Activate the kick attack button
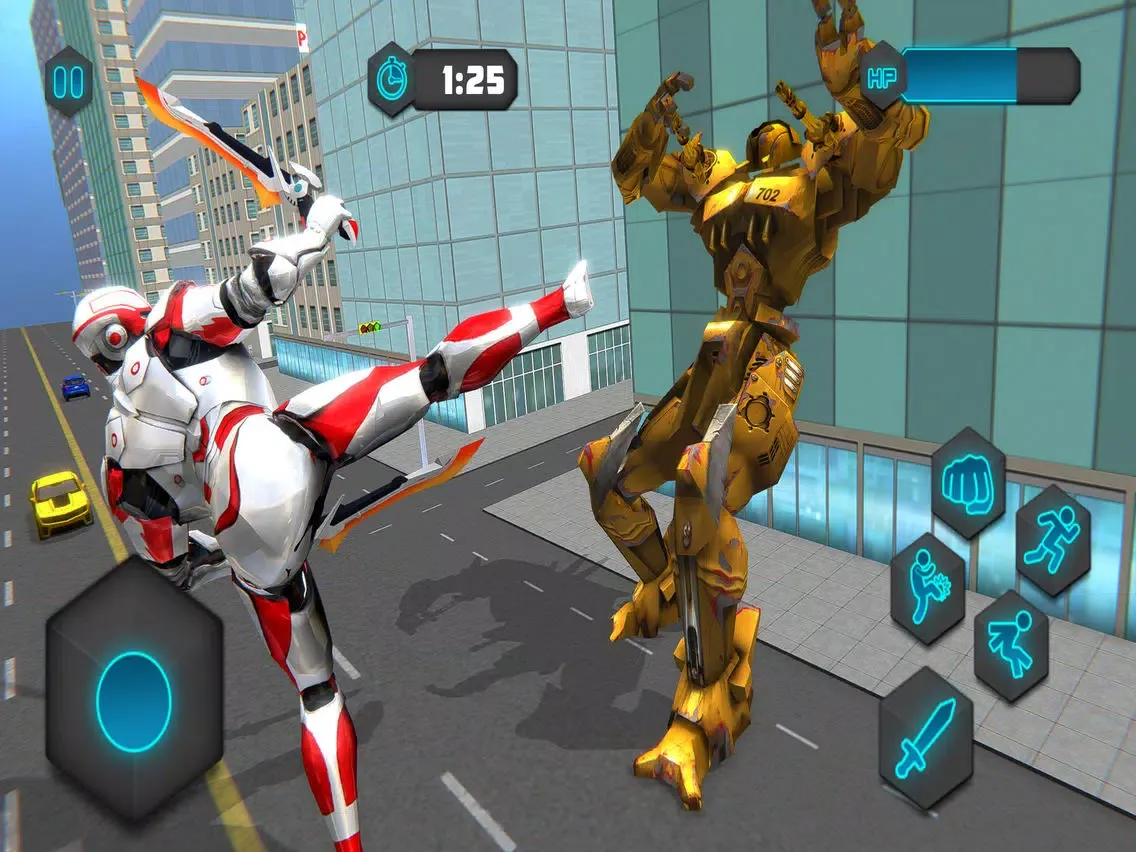Image resolution: width=1136 pixels, height=852 pixels. coord(927,587)
